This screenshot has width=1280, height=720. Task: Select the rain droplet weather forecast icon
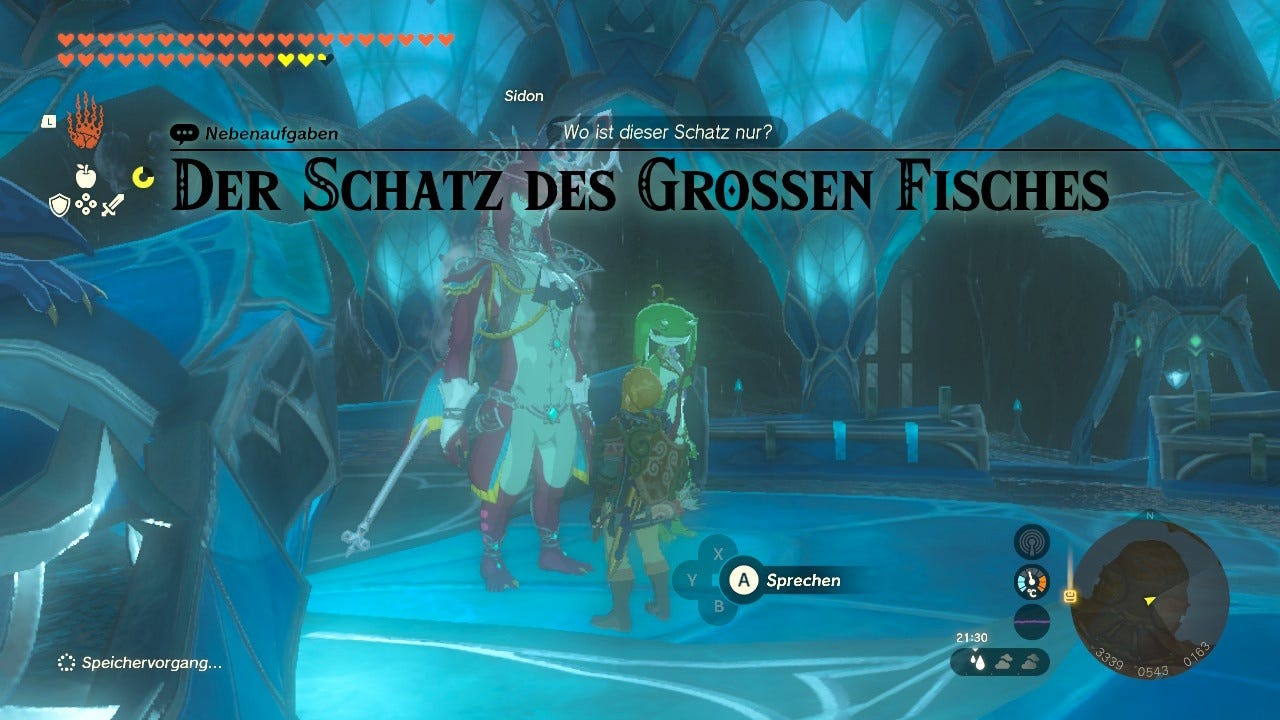pyautogui.click(x=977, y=660)
